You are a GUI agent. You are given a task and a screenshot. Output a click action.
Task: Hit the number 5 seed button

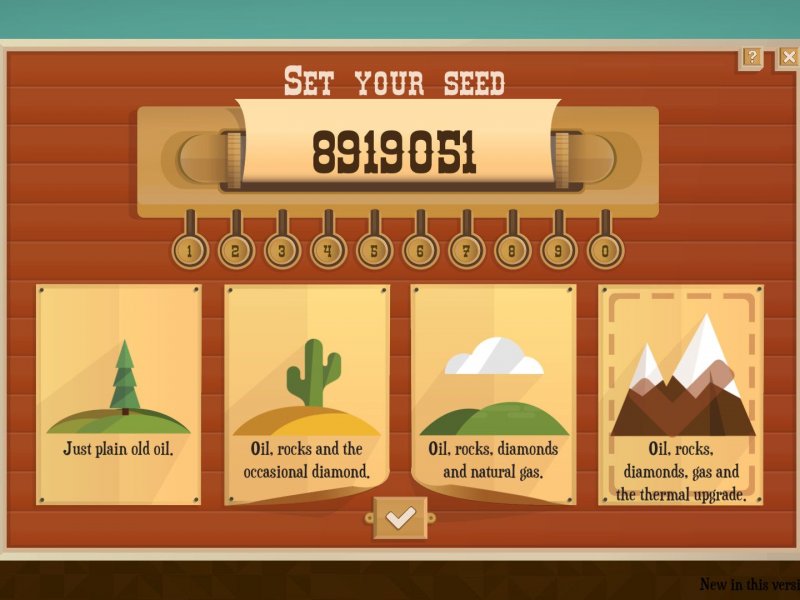point(374,251)
